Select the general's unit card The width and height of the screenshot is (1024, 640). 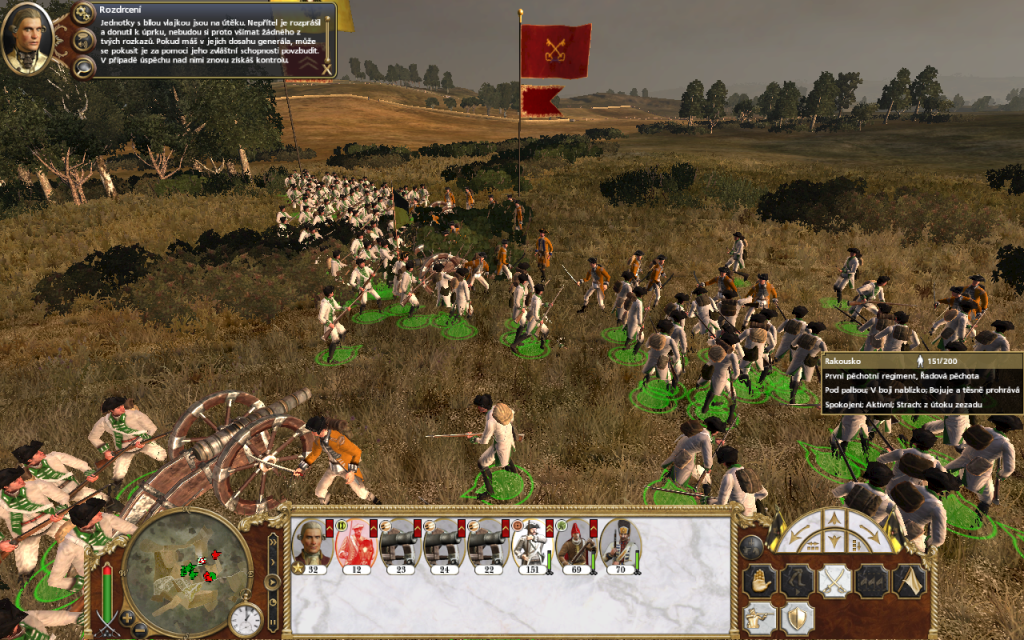coord(312,547)
